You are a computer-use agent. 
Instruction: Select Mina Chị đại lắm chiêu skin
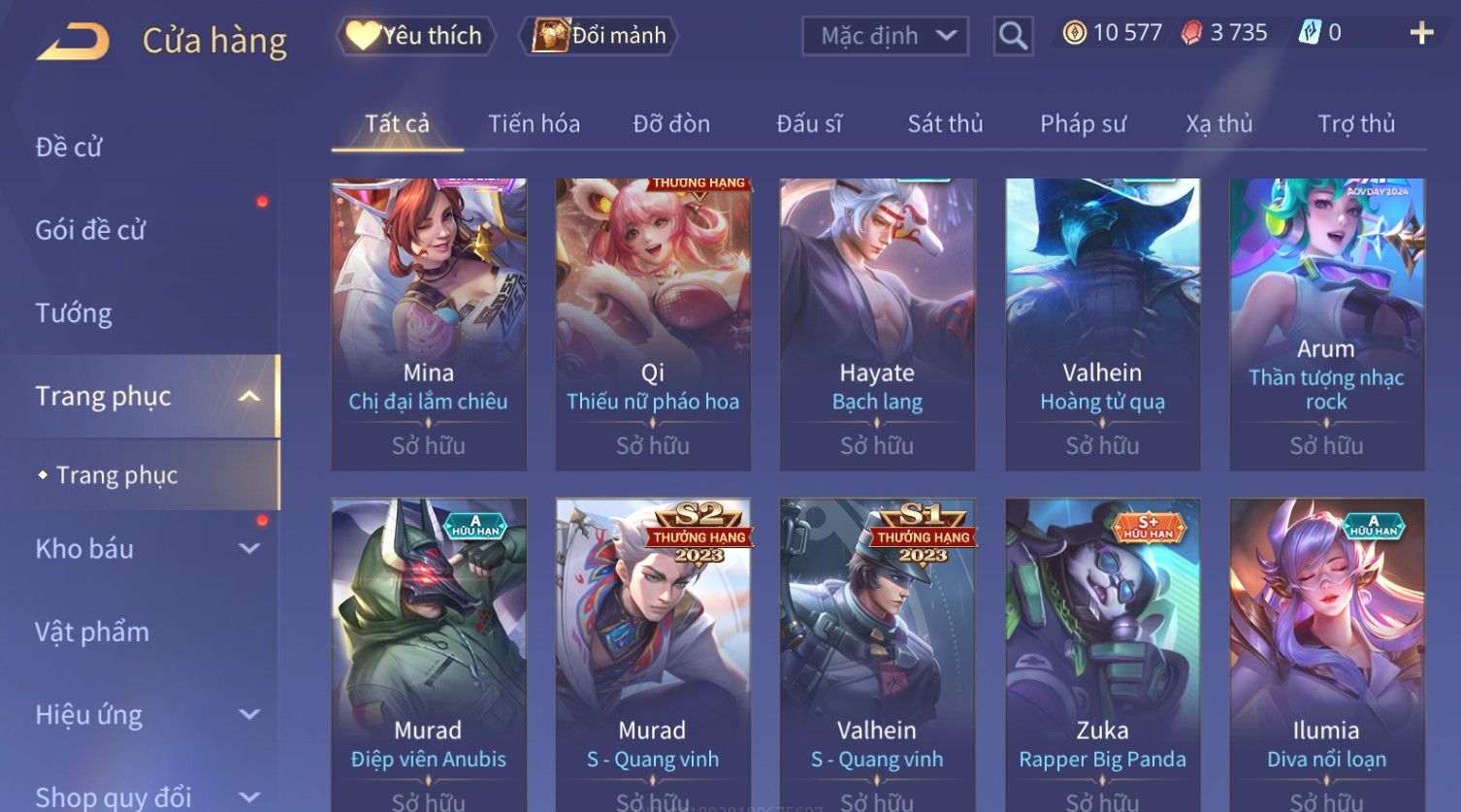[428, 324]
